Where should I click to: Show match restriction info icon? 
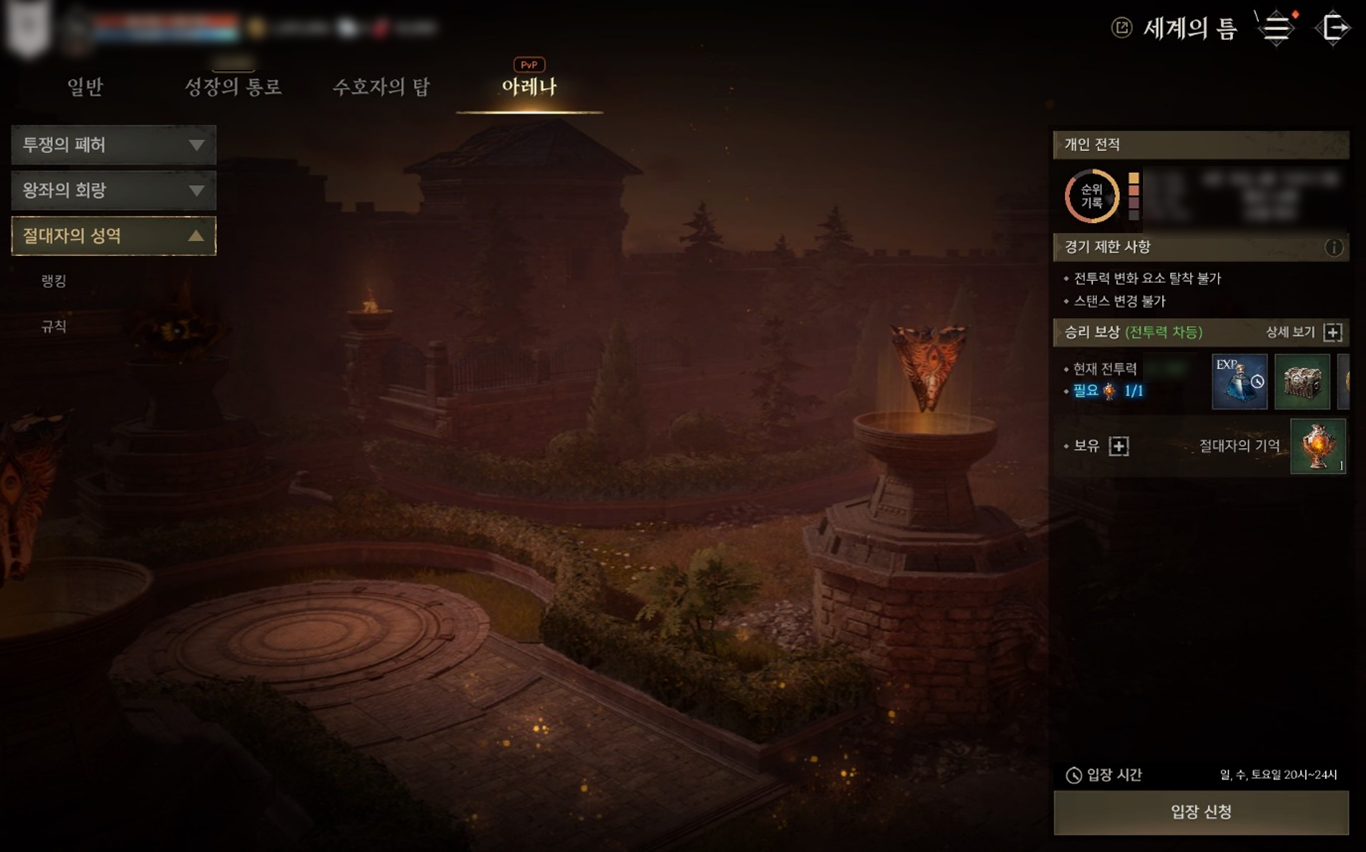(x=1334, y=247)
